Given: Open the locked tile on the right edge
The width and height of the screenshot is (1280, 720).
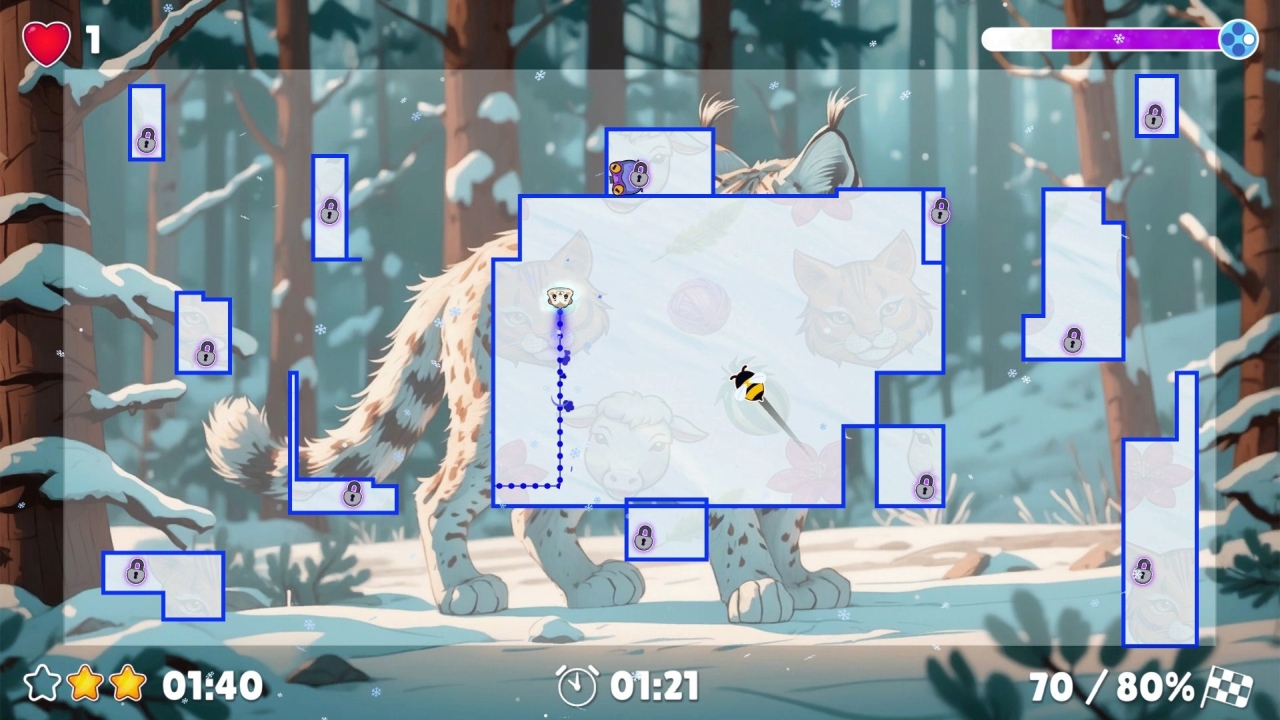Looking at the screenshot, I should click(x=1143, y=572).
